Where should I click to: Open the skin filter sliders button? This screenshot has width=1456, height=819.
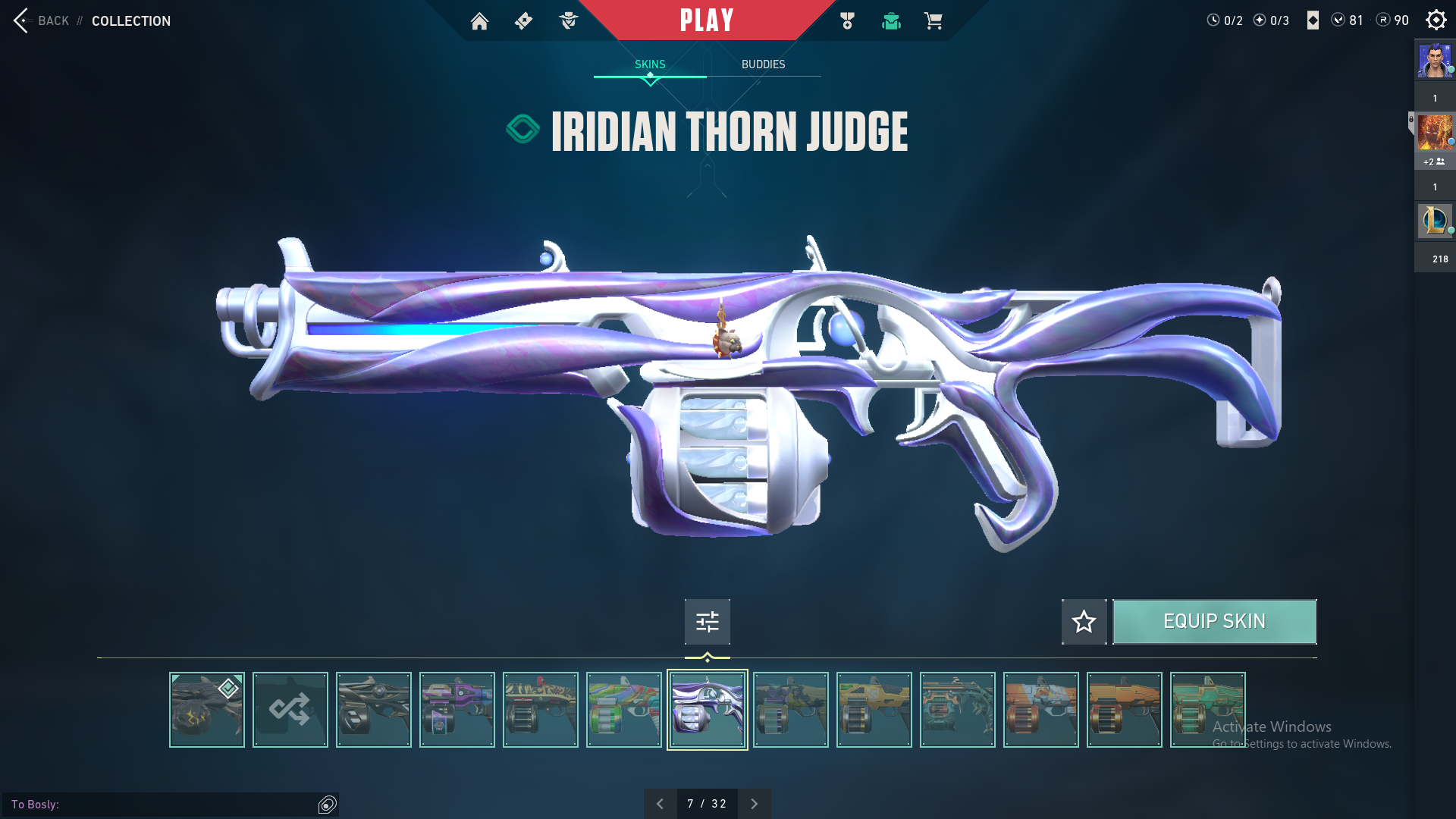707,622
